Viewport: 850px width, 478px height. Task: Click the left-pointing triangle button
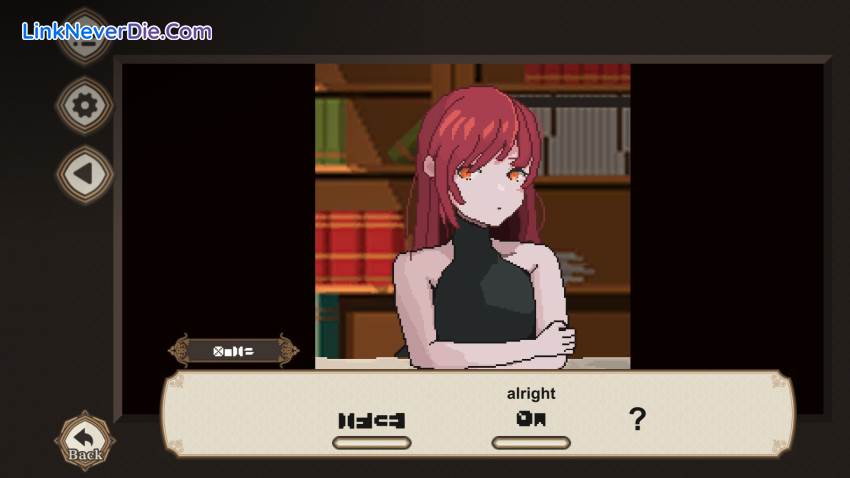pyautogui.click(x=85, y=174)
